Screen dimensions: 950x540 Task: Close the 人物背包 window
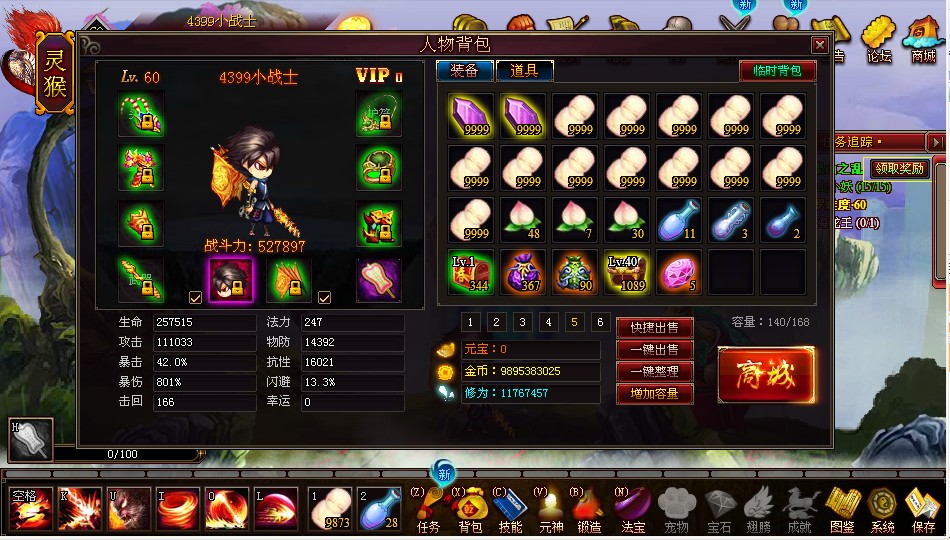coord(819,45)
